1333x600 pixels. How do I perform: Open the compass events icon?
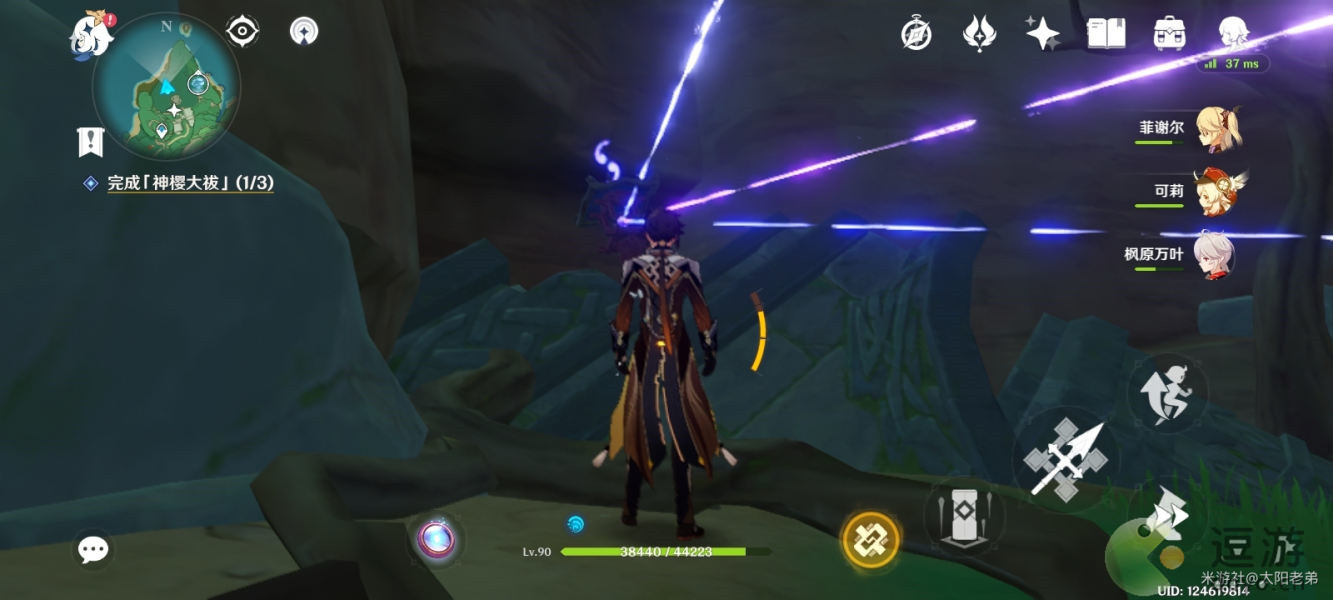pos(916,35)
